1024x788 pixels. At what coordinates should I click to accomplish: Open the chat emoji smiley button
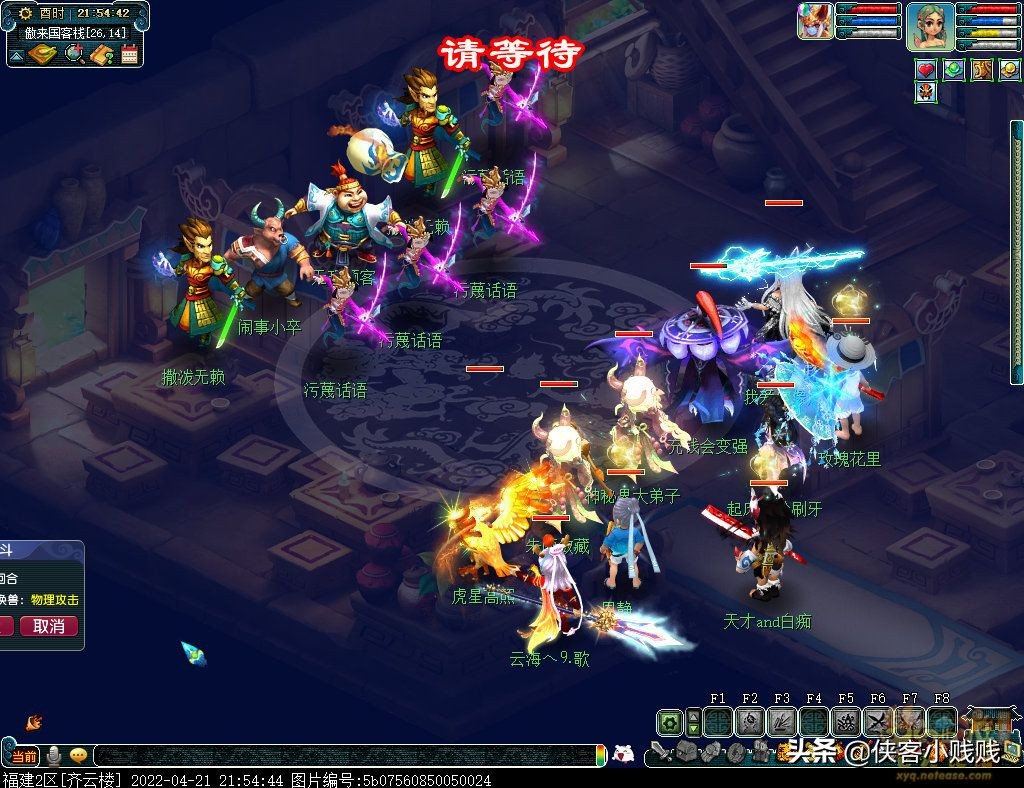[78, 755]
